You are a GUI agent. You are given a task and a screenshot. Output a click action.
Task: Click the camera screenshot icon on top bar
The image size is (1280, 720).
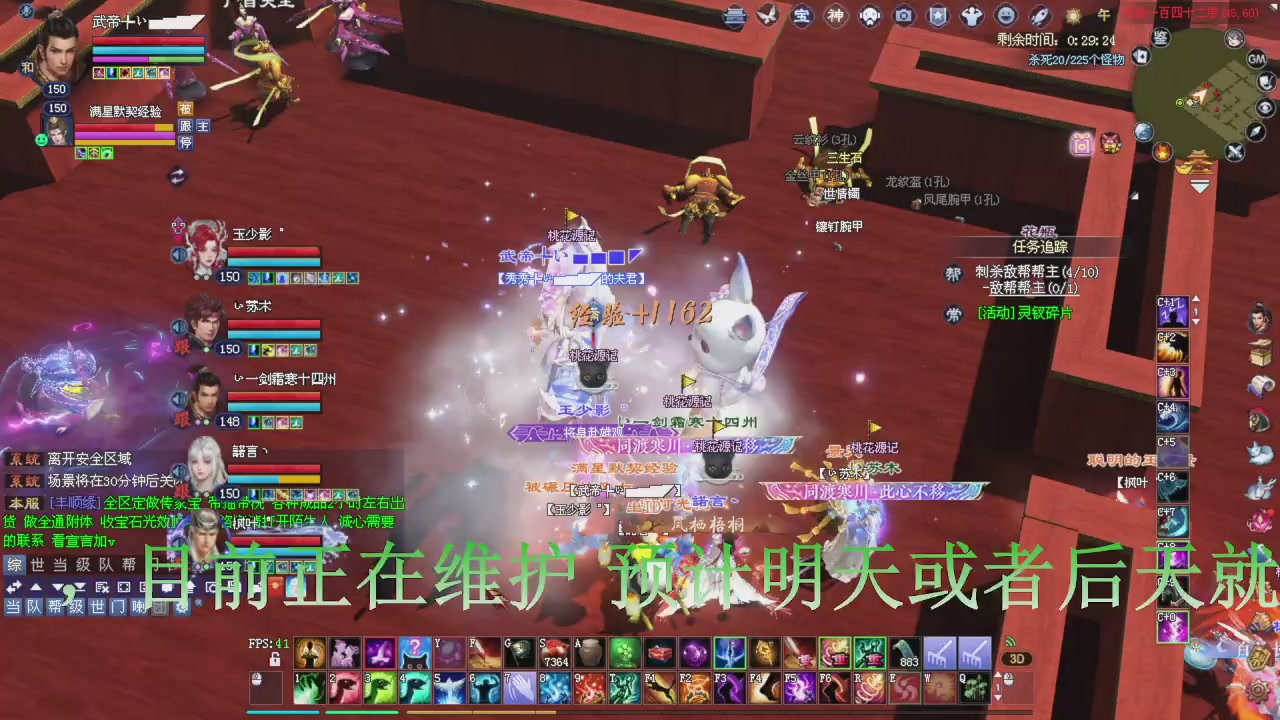point(903,15)
